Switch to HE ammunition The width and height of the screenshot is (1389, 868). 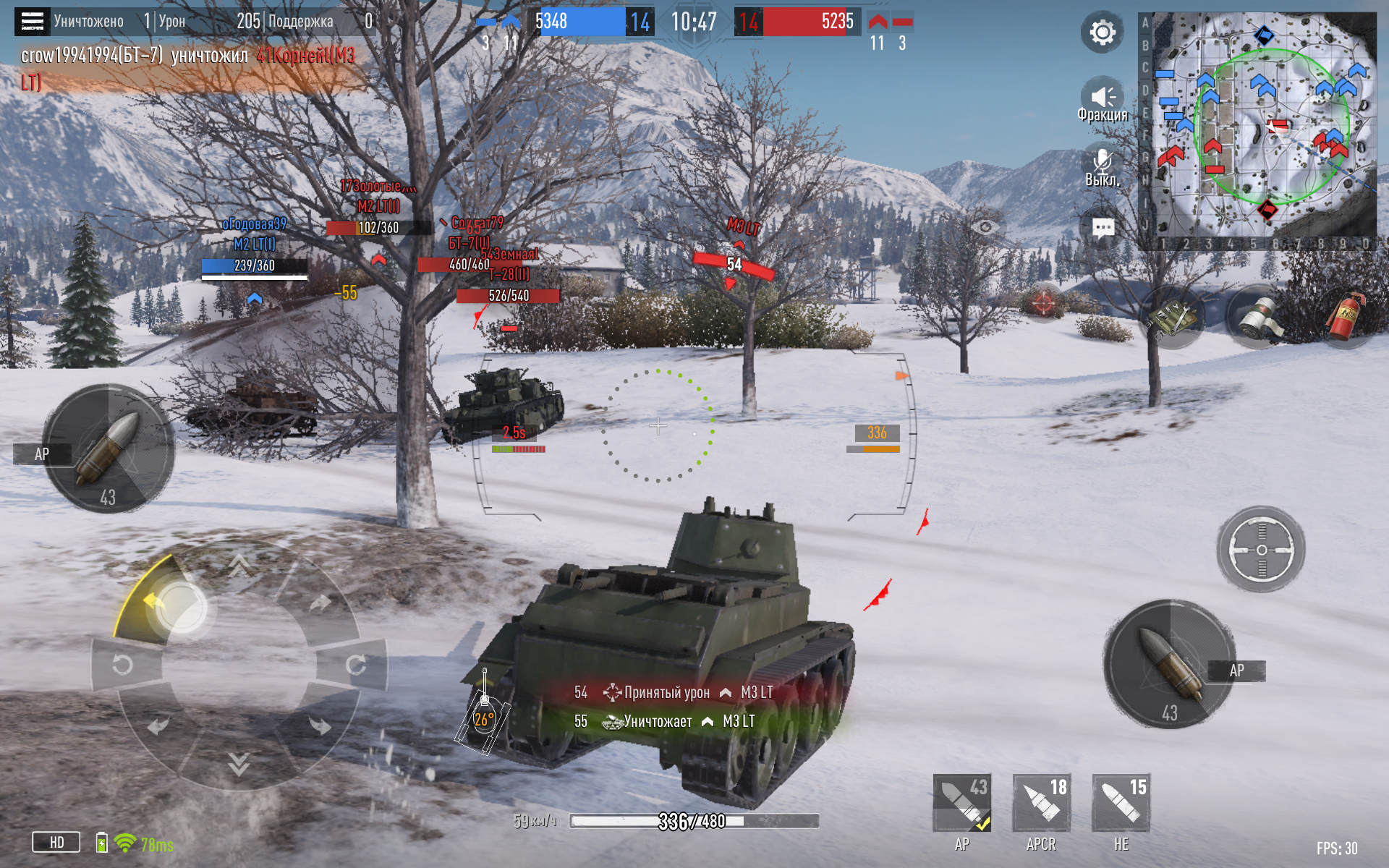tap(1121, 803)
